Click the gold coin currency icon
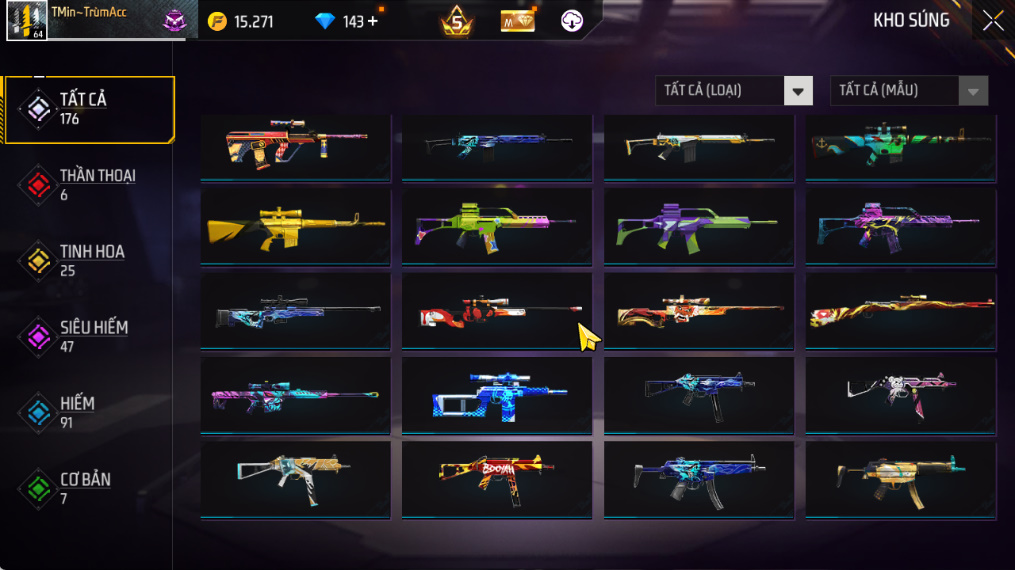 [217, 21]
